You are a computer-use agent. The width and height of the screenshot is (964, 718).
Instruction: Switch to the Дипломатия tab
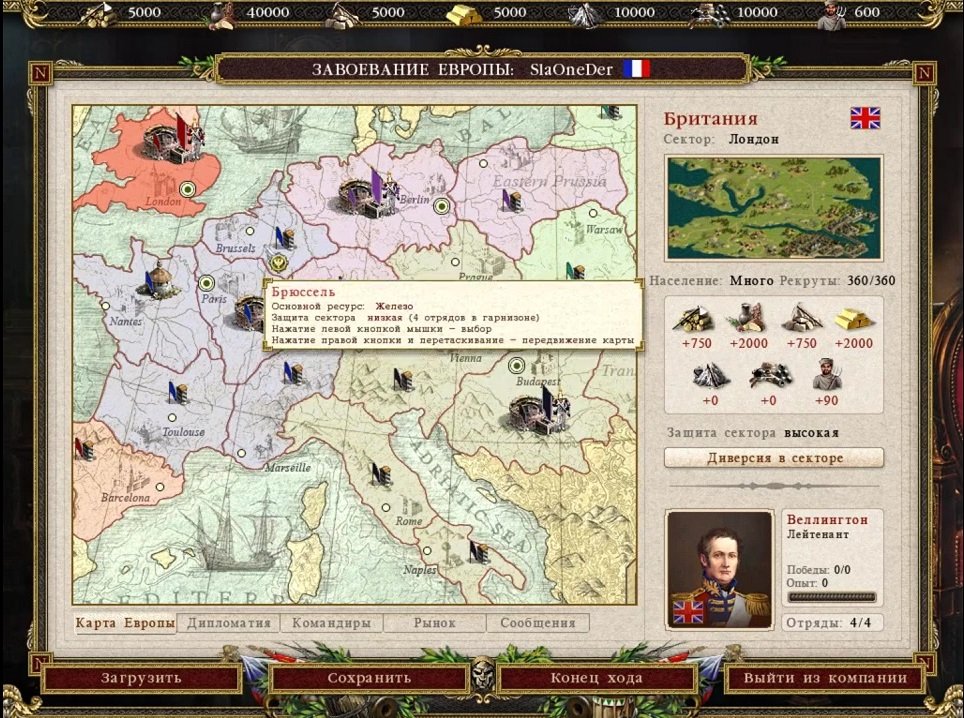click(x=229, y=623)
